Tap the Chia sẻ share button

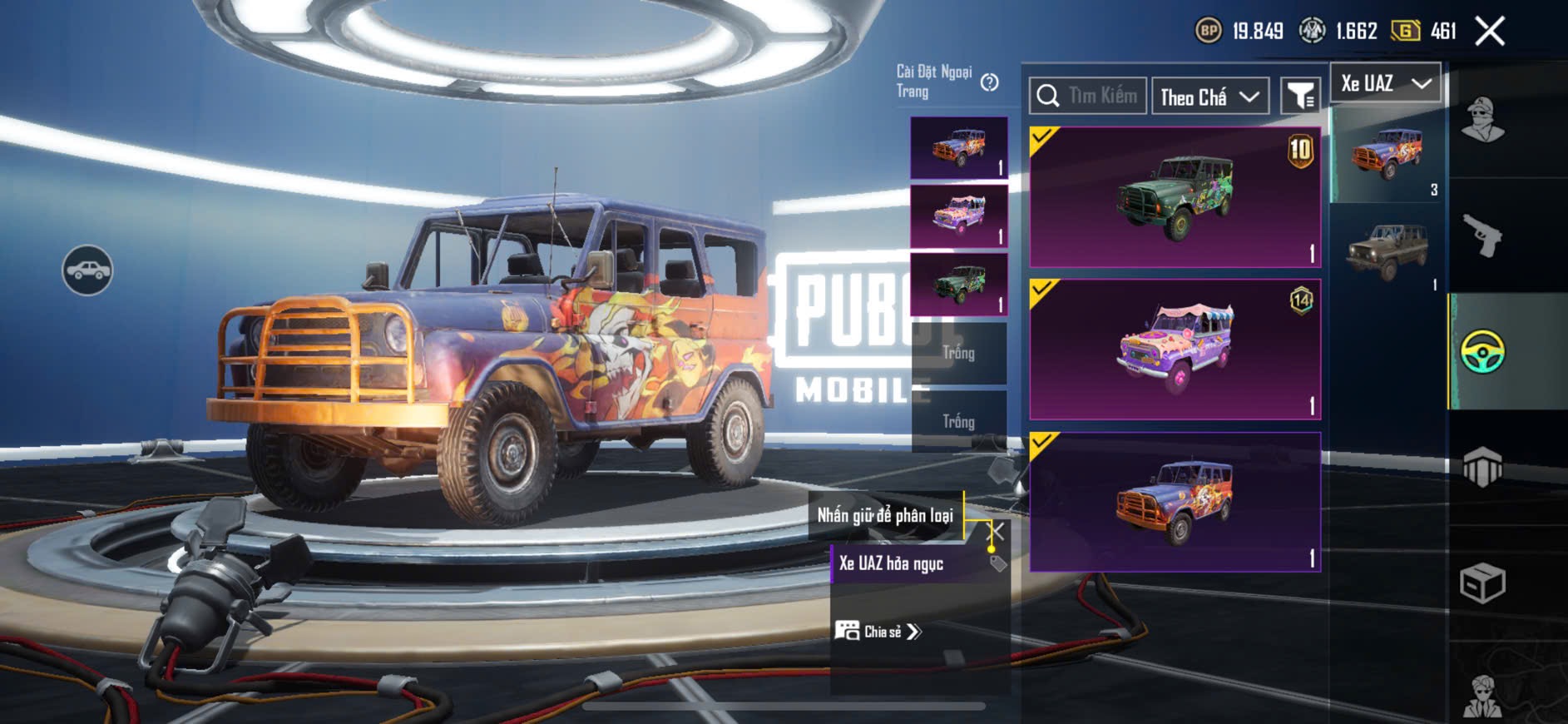click(x=879, y=632)
